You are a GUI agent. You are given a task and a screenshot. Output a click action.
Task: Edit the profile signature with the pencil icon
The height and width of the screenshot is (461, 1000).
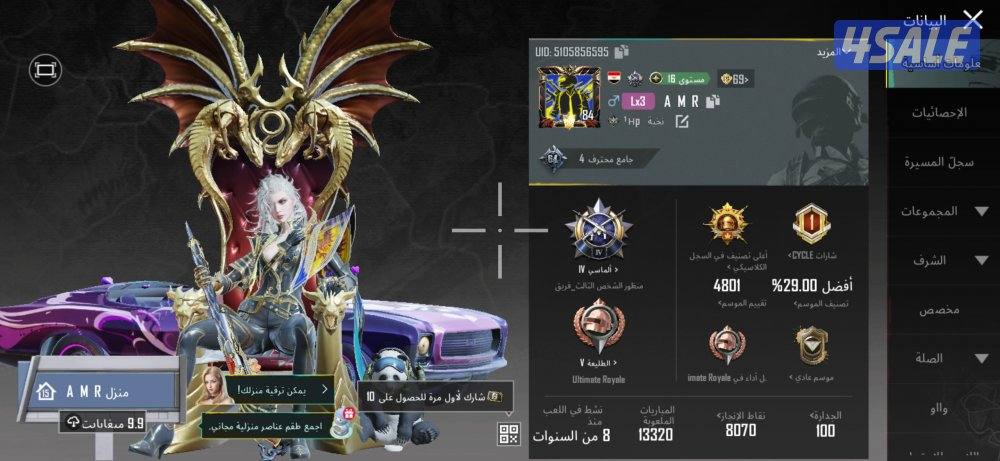pyautogui.click(x=682, y=121)
